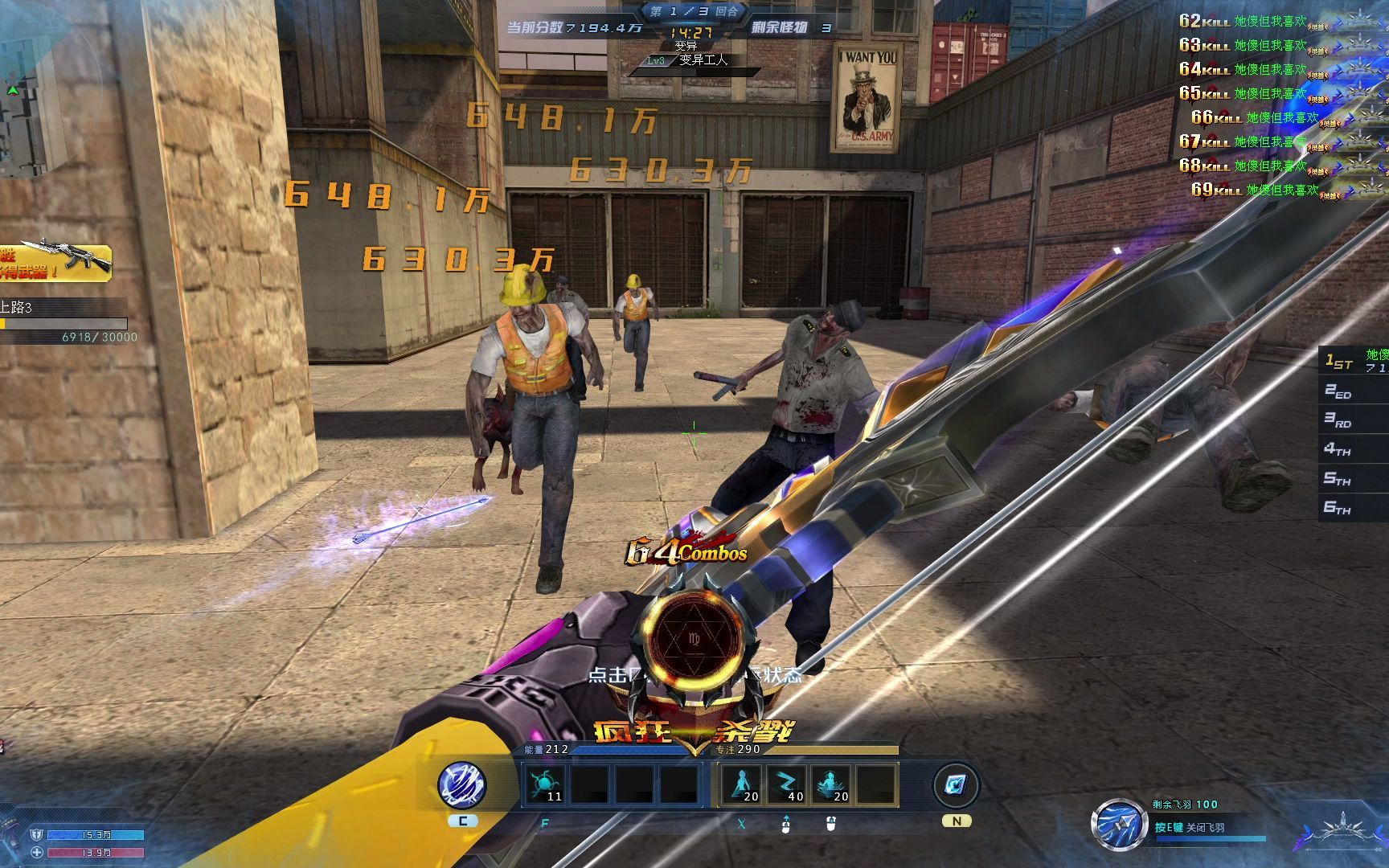Open the blue card icon button
Screen dimensions: 1389x868
pos(956,785)
